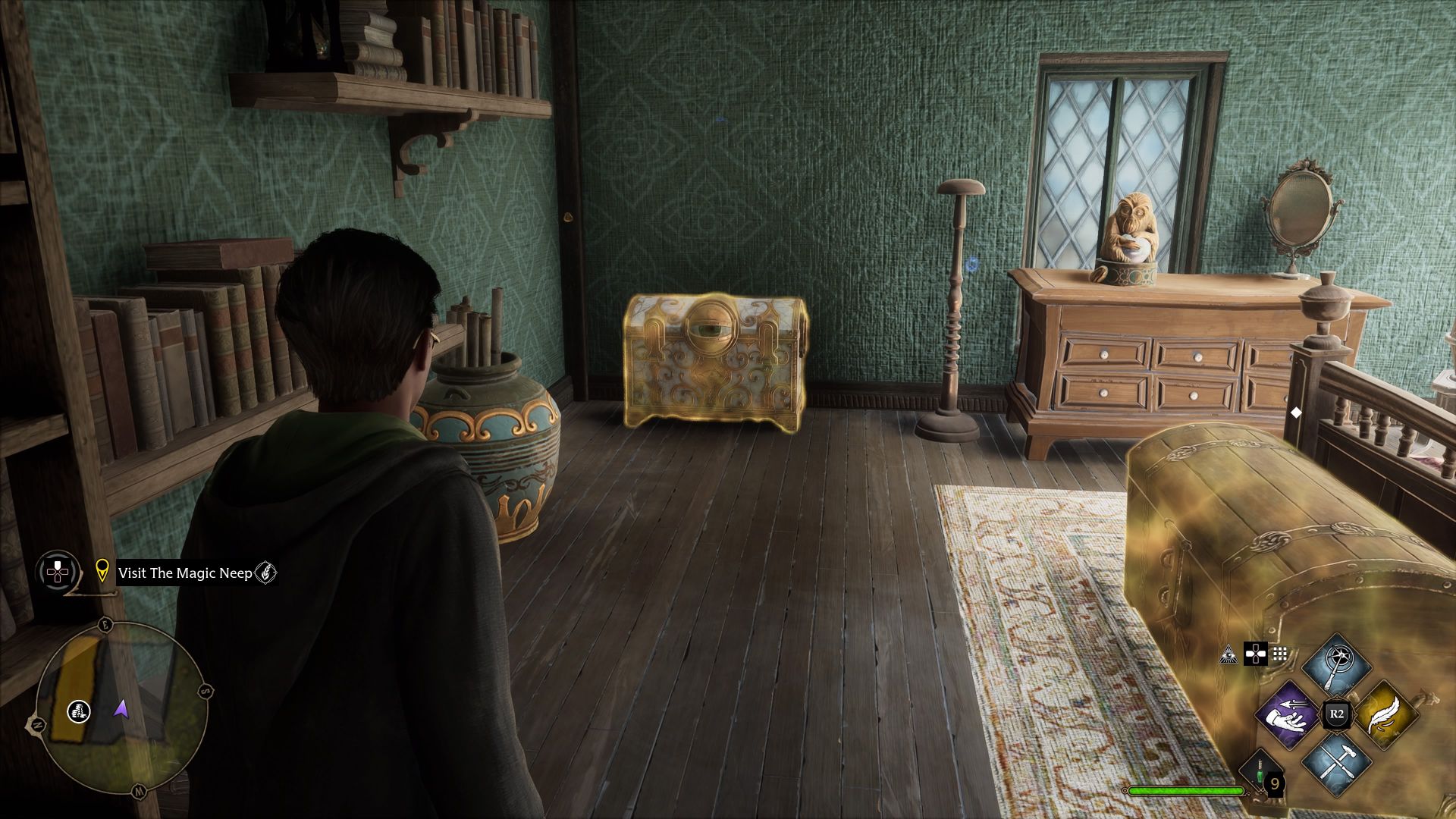
Task: Click the spell set grid dots icon
Action: point(1280,654)
